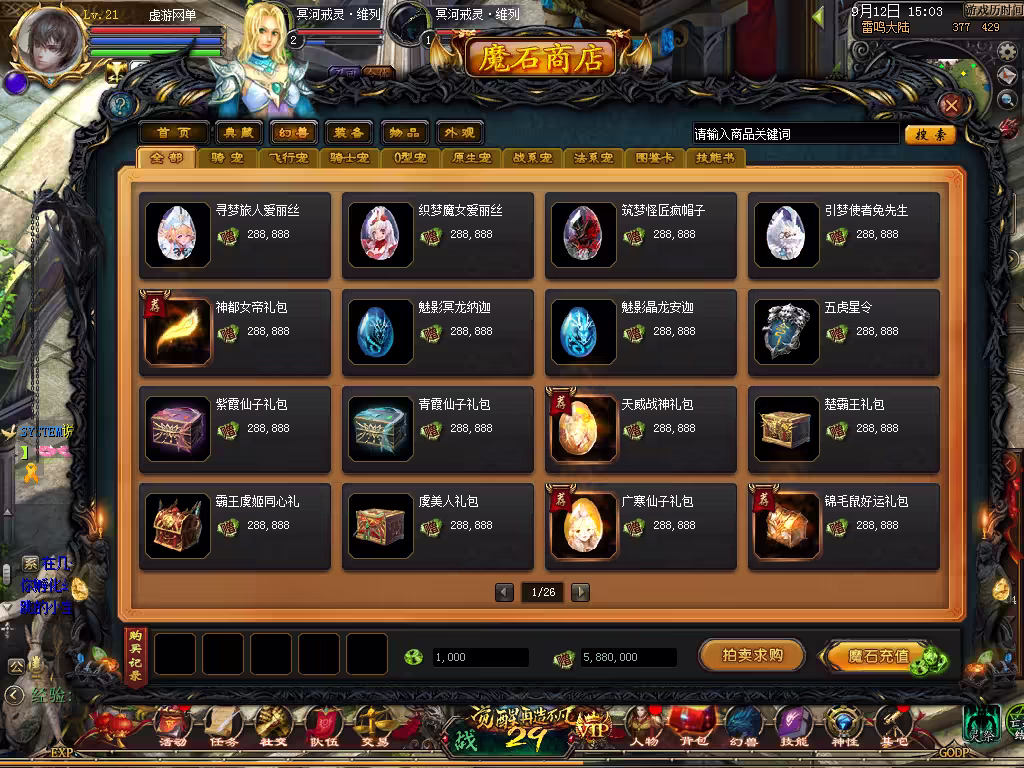Open the 首页 shop section
This screenshot has height=768, width=1024.
pyautogui.click(x=173, y=133)
